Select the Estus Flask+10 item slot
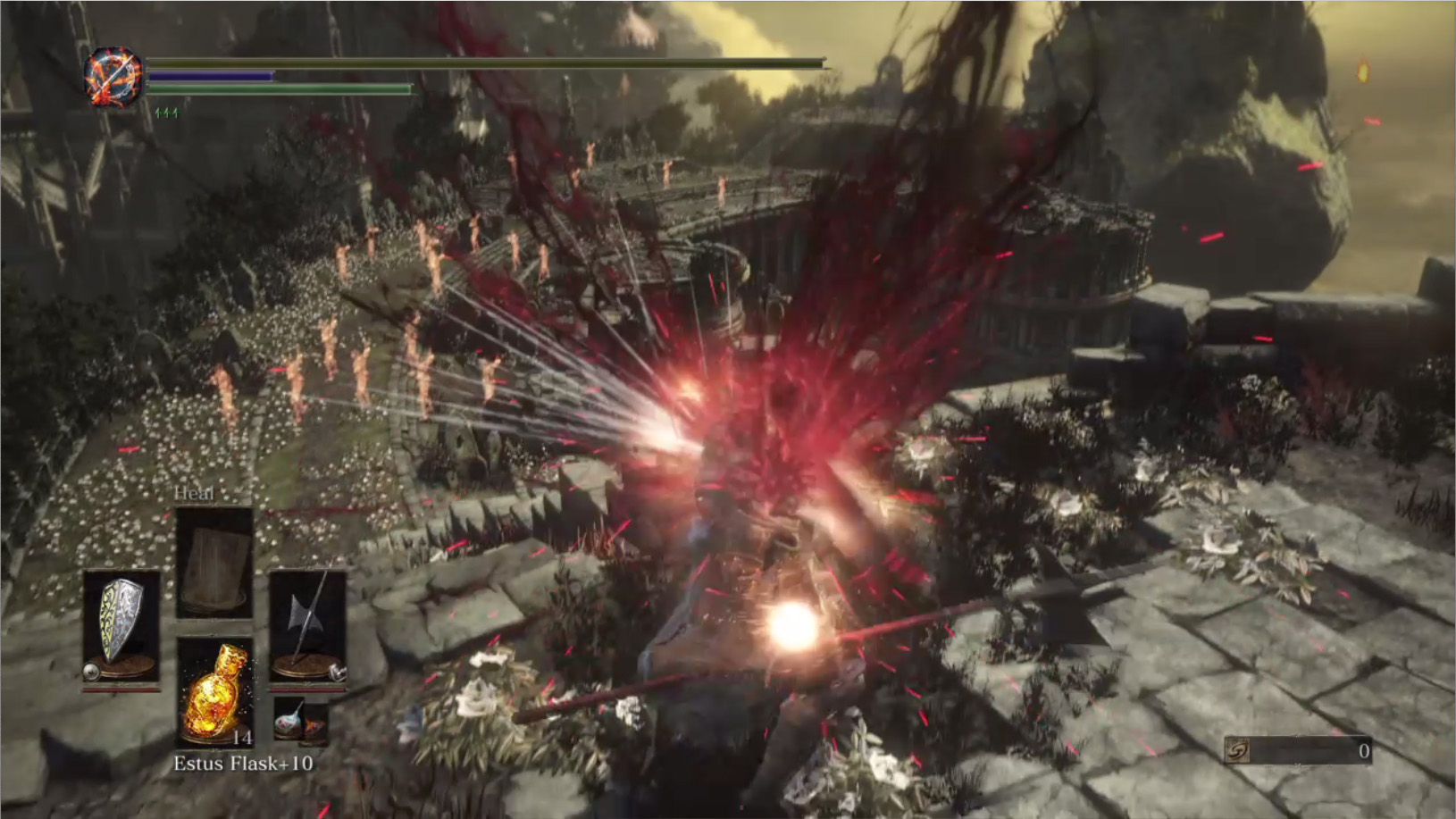The image size is (1456, 819). (x=214, y=692)
